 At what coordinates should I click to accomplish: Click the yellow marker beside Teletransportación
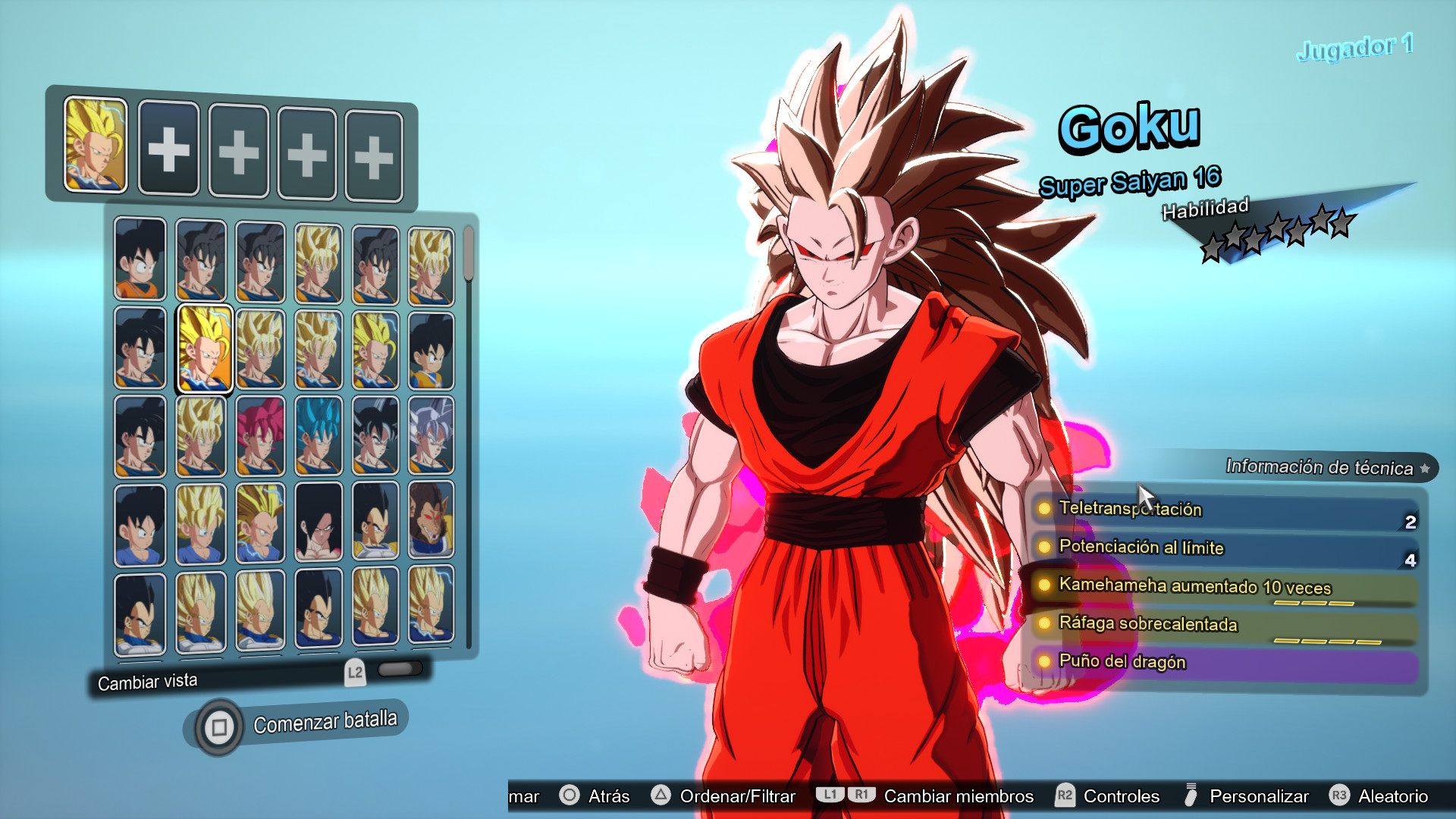click(x=1044, y=510)
